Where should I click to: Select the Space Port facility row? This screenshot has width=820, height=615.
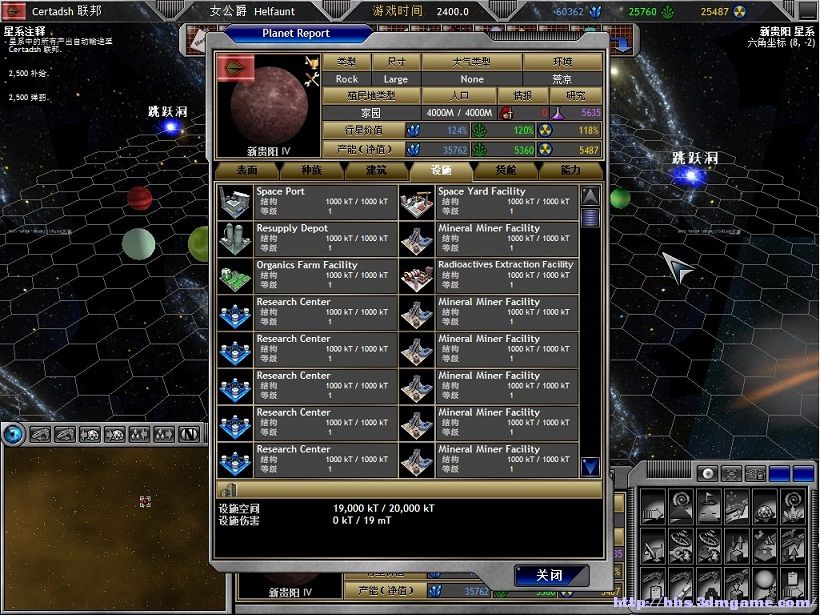pos(307,203)
